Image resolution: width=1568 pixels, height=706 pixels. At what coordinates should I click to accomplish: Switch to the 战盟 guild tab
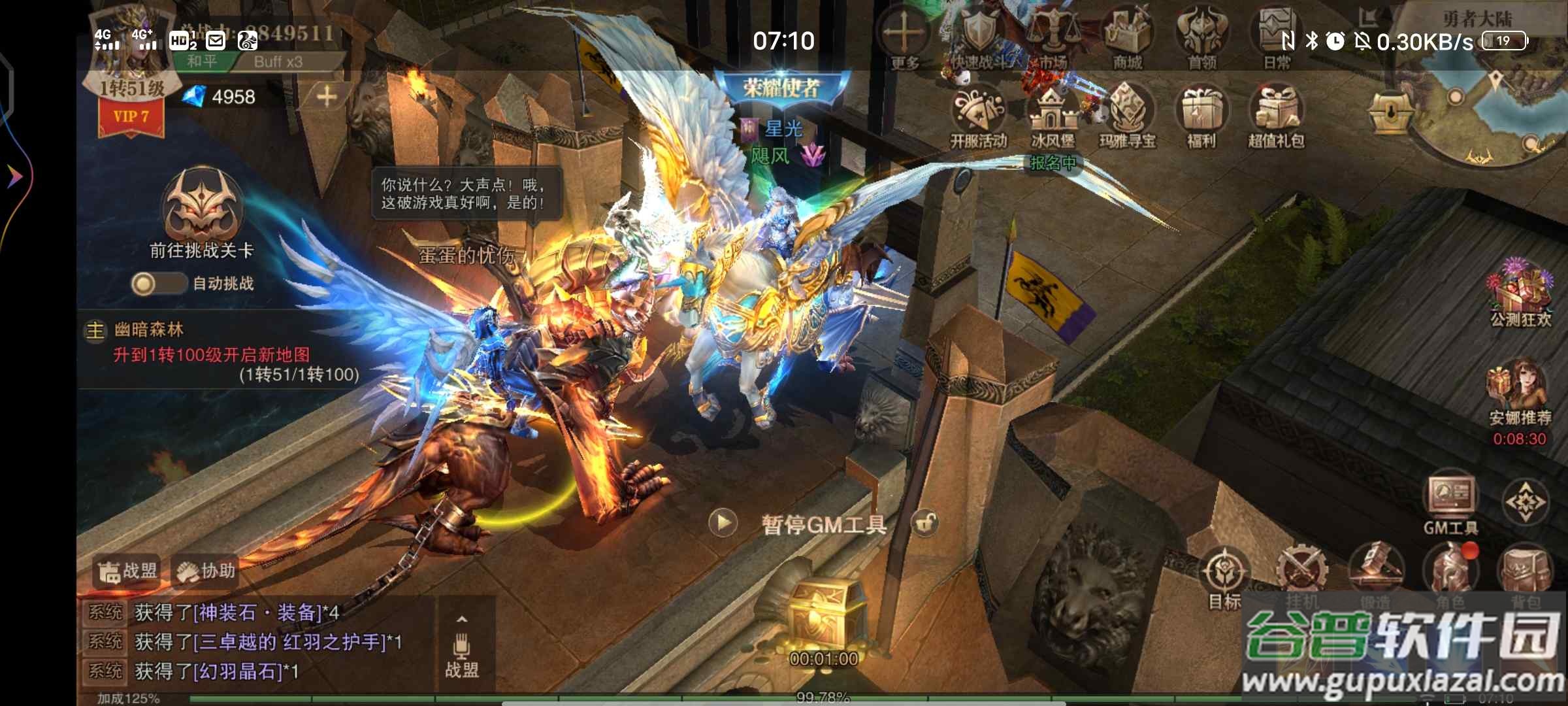[x=128, y=571]
